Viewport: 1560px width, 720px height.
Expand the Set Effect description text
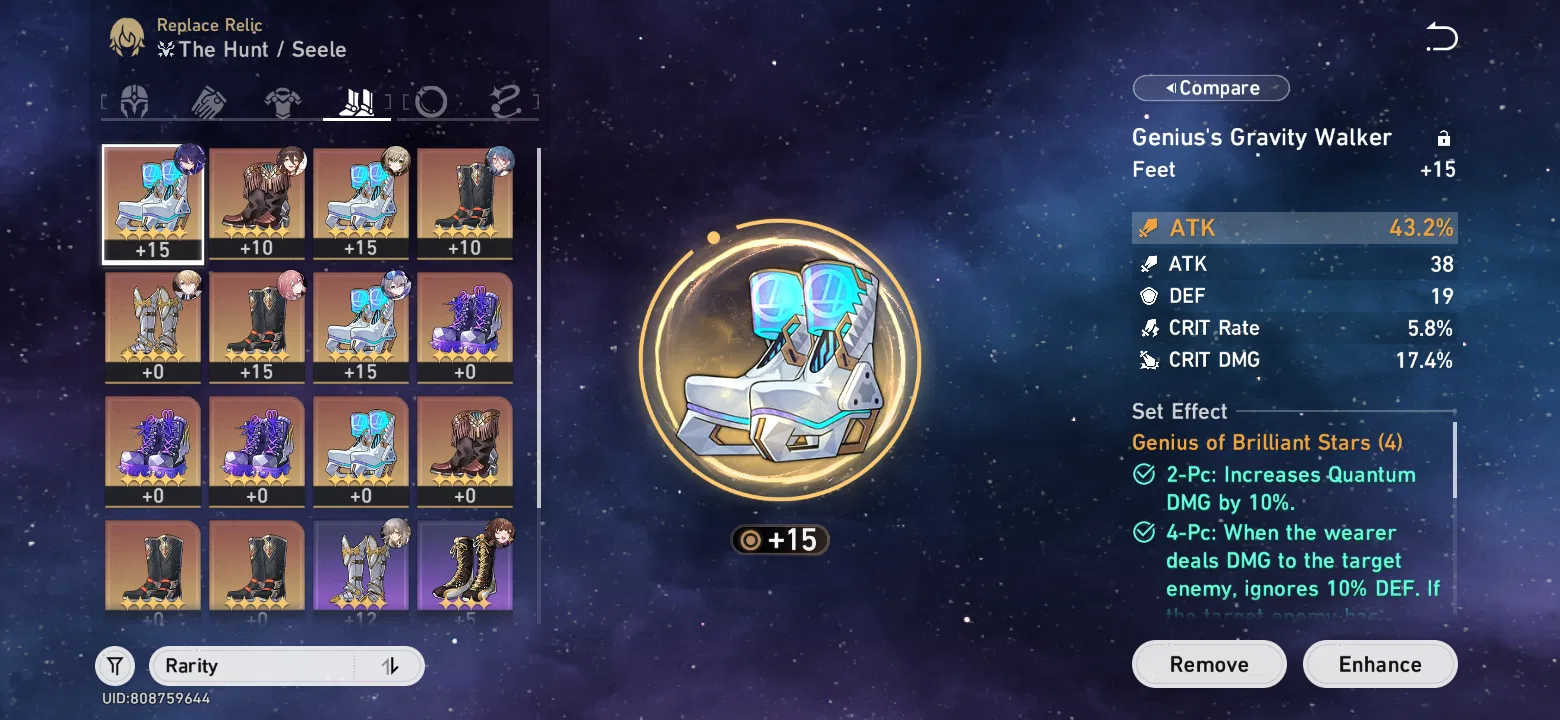(x=1290, y=560)
